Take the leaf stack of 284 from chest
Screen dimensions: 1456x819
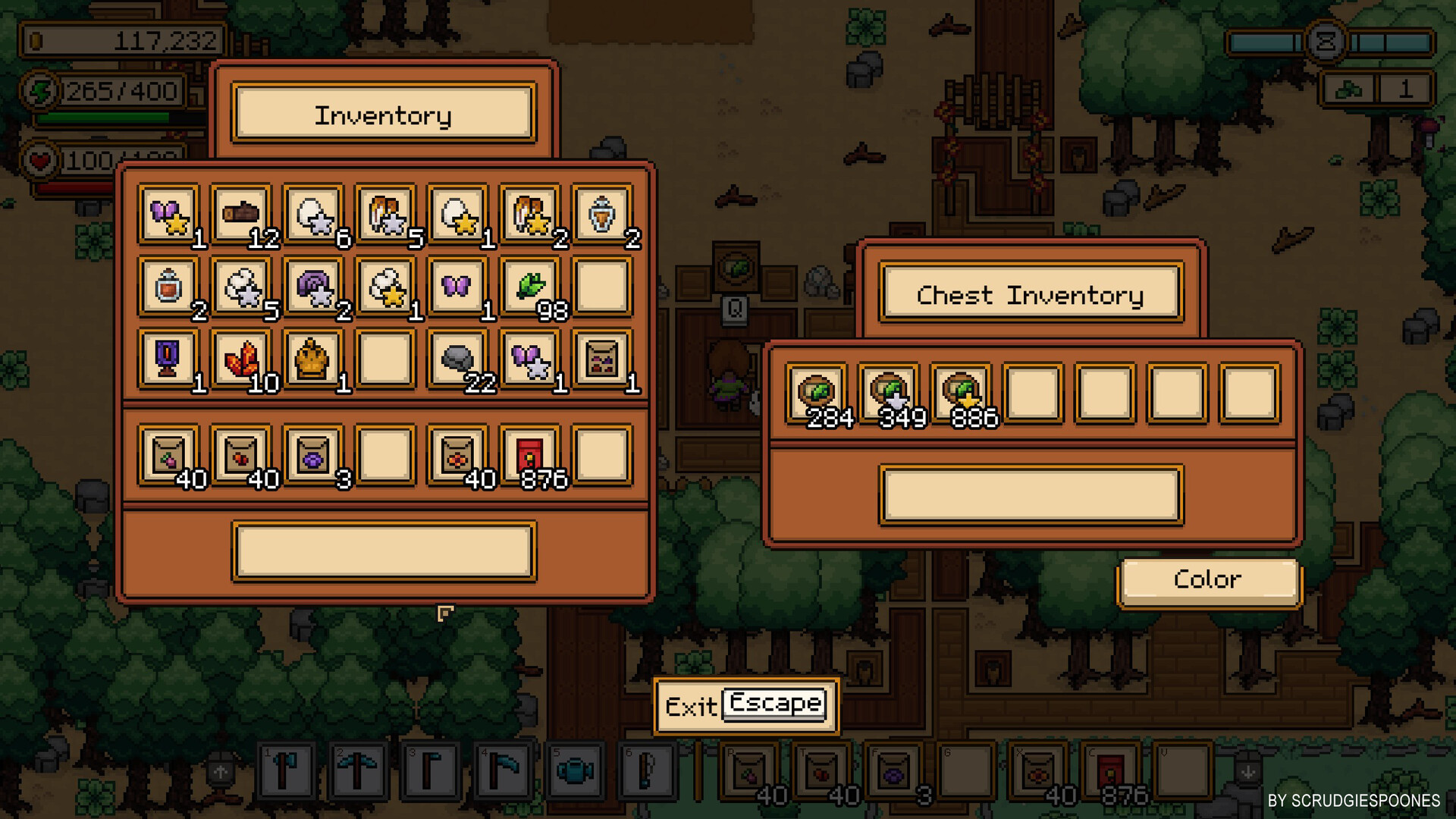[x=817, y=393]
